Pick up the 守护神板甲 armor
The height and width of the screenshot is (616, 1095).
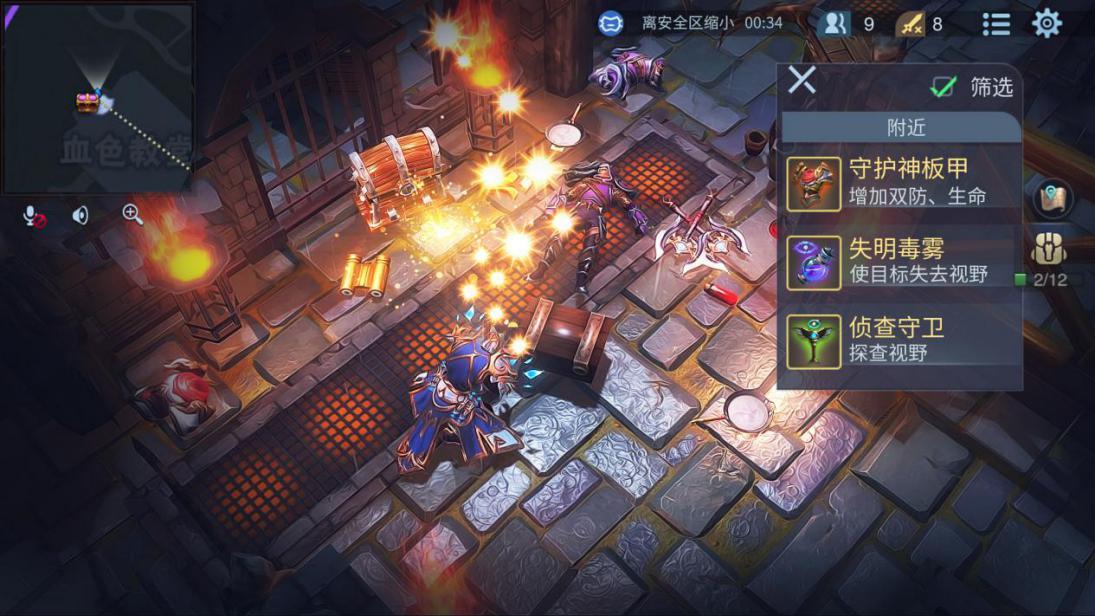pos(900,182)
